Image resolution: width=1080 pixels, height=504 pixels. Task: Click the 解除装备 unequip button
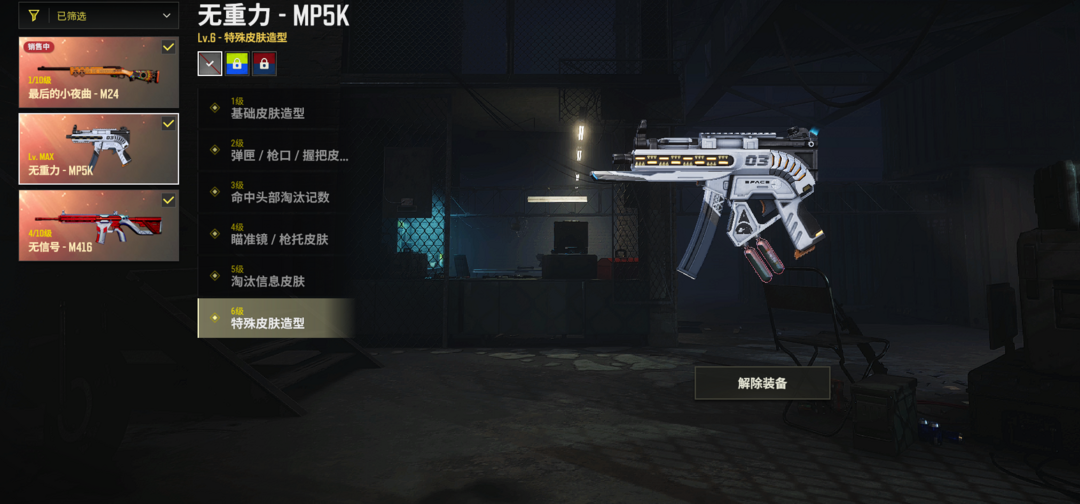(x=762, y=383)
